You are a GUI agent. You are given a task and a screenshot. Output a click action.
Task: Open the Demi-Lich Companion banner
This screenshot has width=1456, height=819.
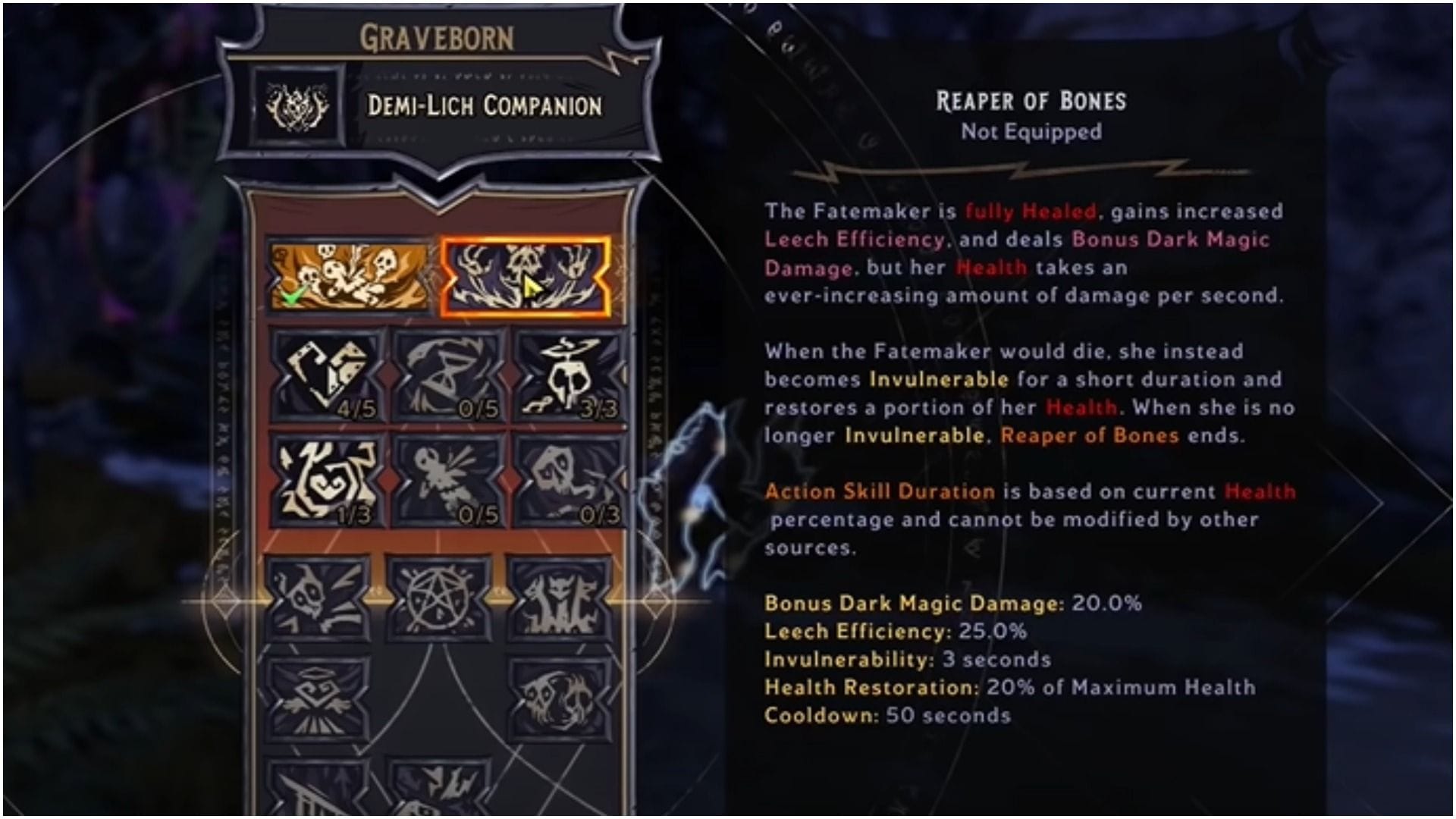coord(485,106)
